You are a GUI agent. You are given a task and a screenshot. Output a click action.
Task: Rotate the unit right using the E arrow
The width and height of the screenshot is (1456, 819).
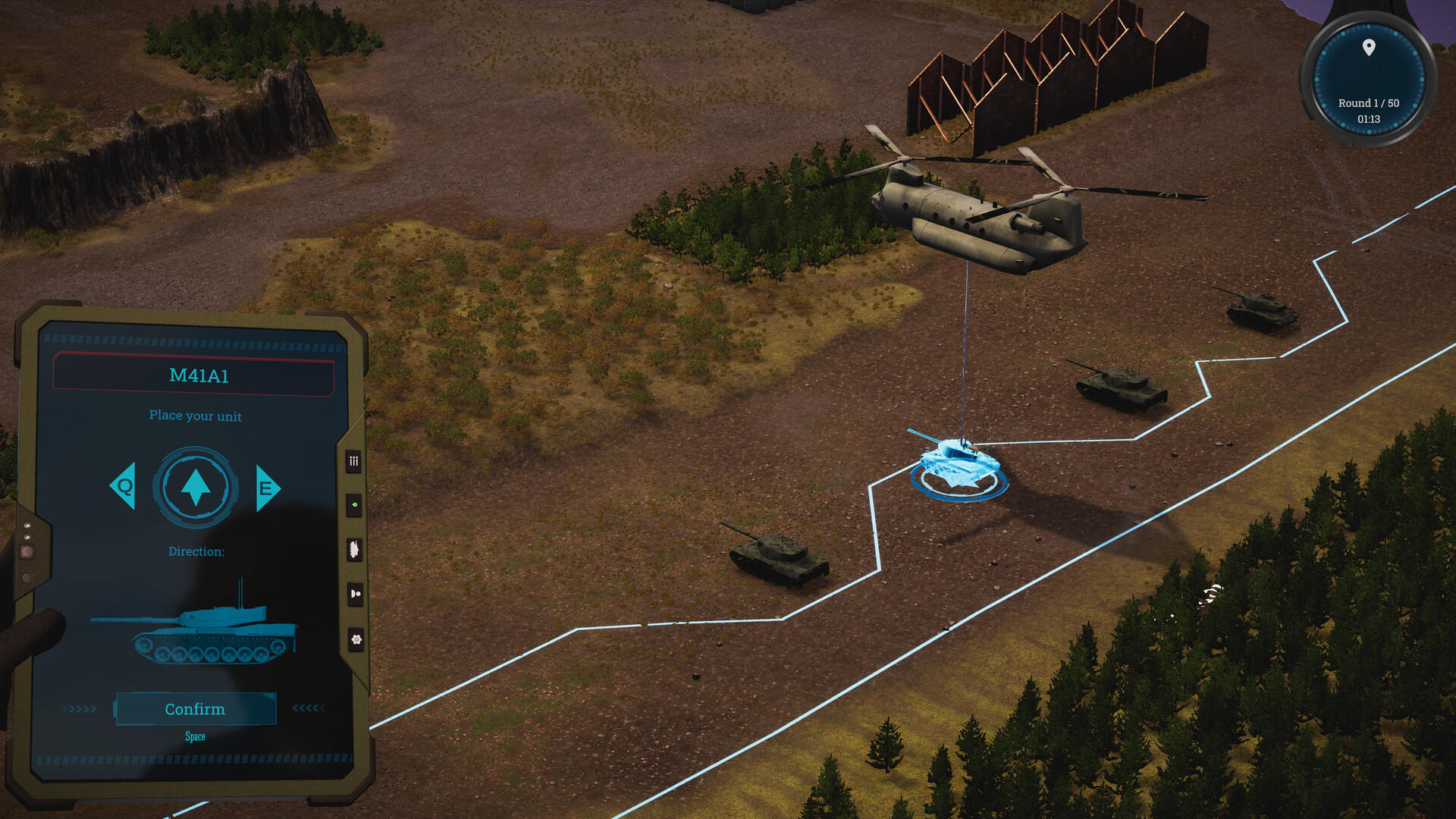[x=265, y=486]
